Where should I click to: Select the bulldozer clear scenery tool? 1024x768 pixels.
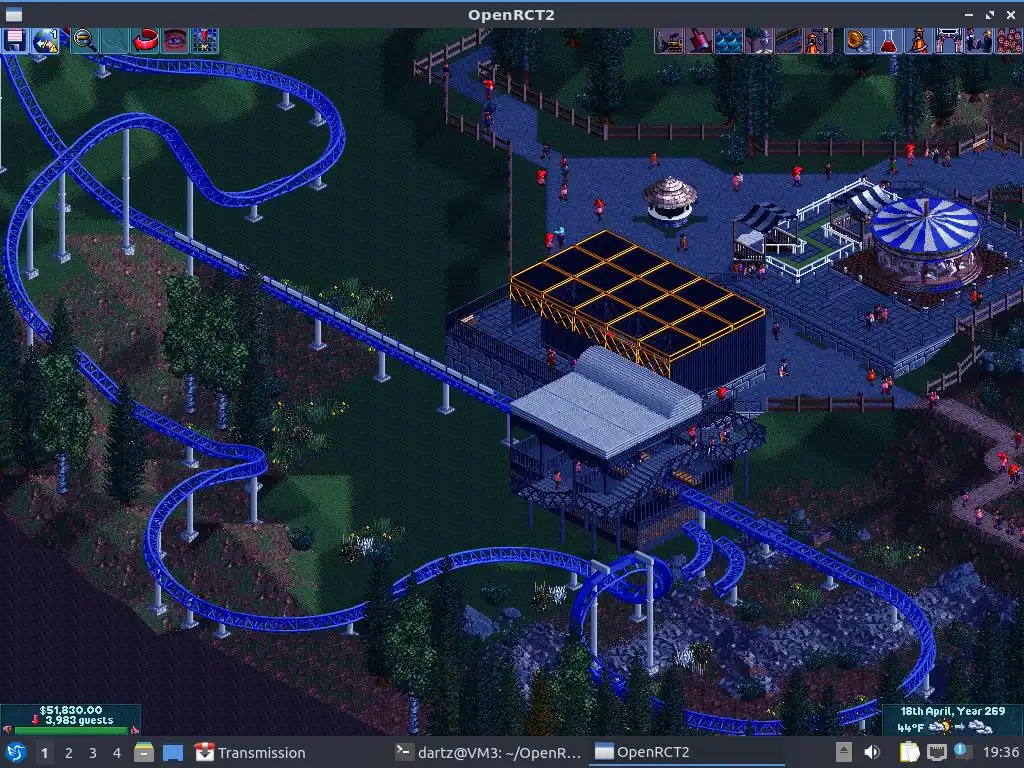click(669, 40)
